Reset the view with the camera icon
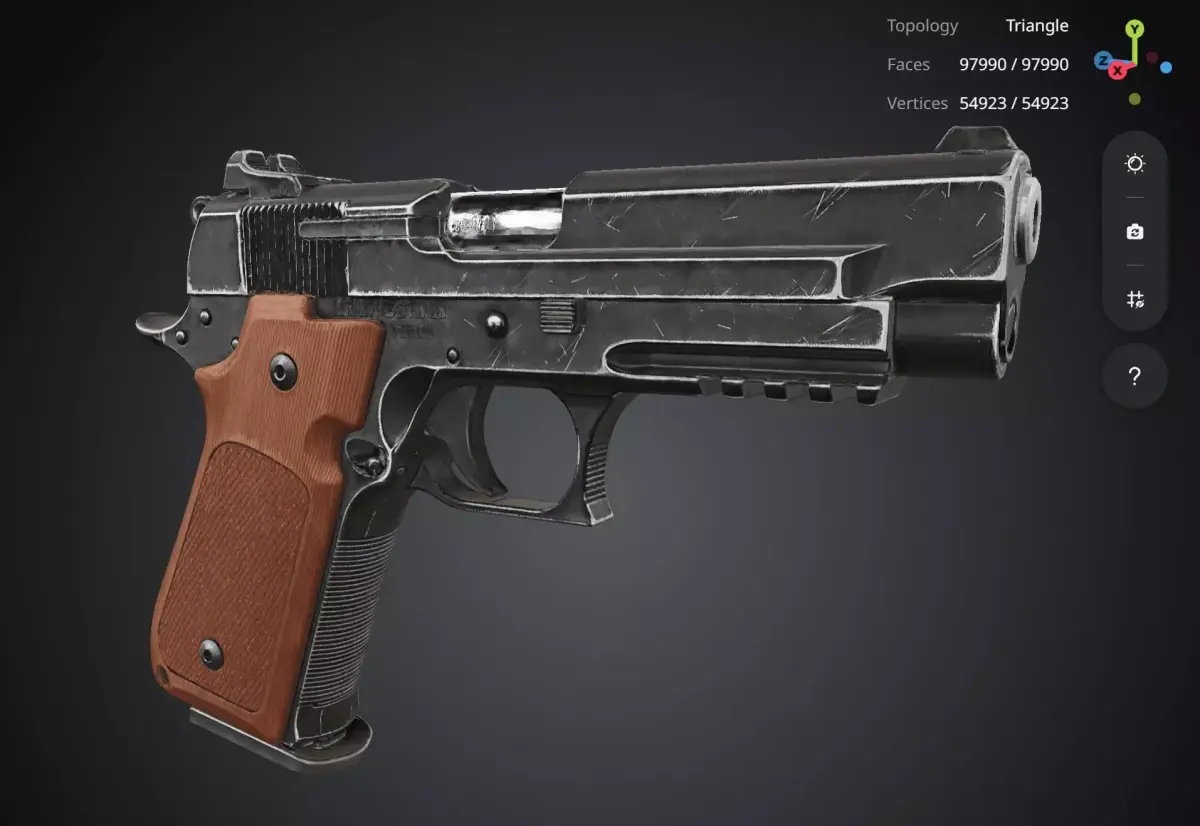 pyautogui.click(x=1135, y=232)
